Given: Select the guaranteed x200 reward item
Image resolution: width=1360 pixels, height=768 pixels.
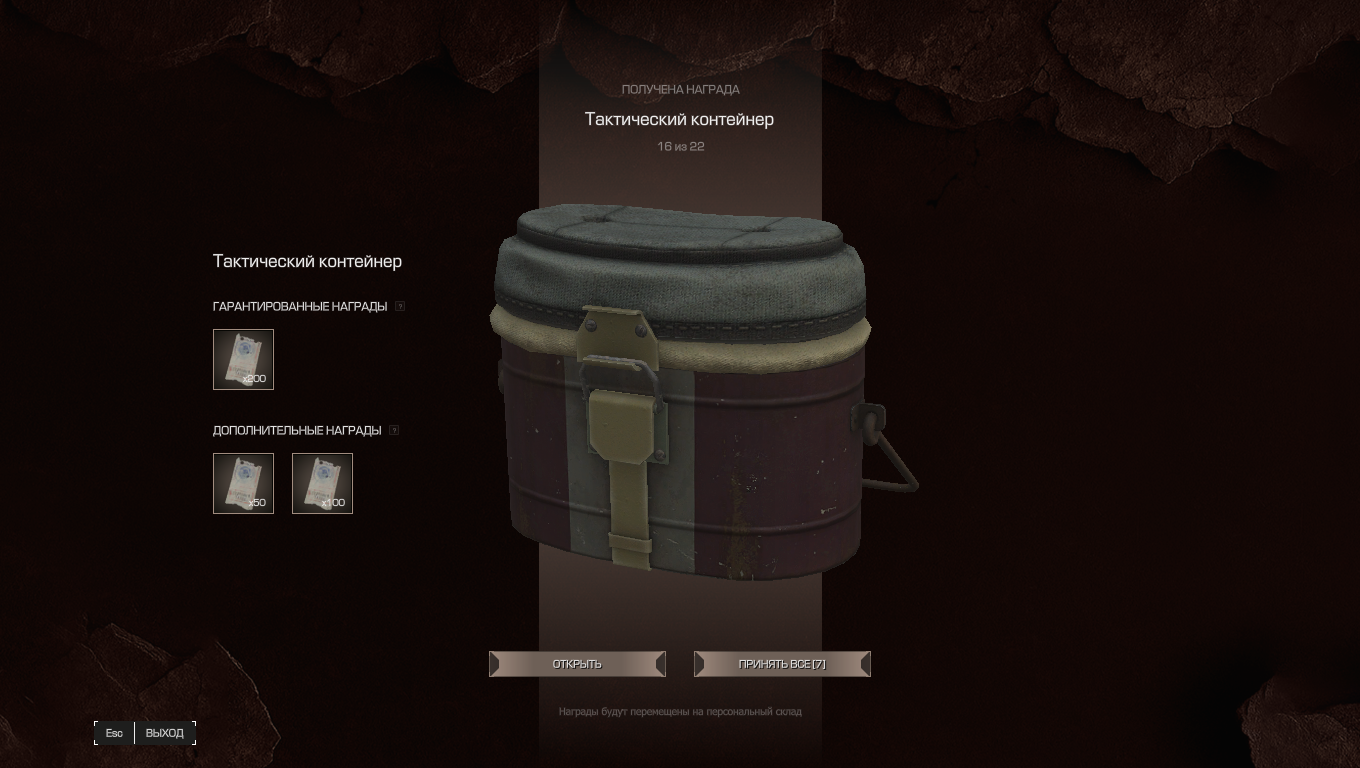Looking at the screenshot, I should [x=243, y=359].
